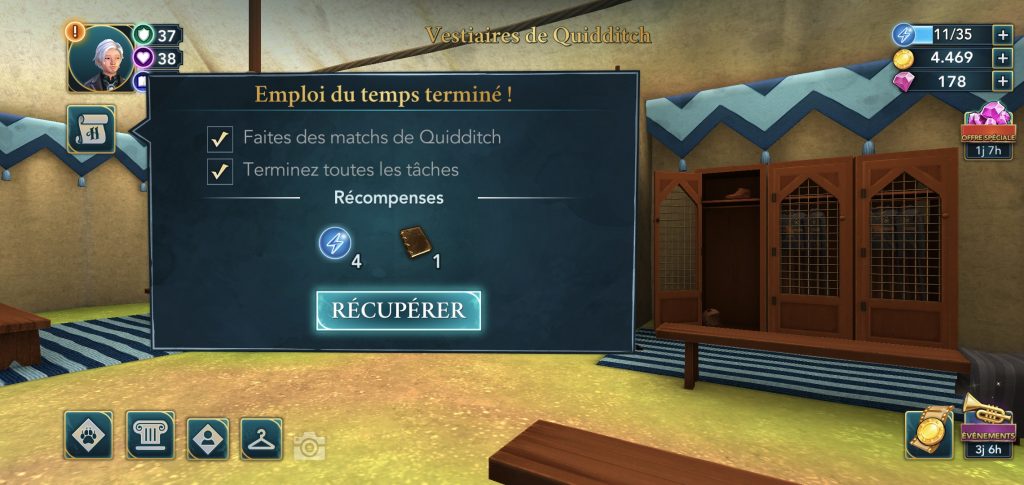Tap the greyed-out camera icon
This screenshot has width=1024, height=485.
coord(309,446)
